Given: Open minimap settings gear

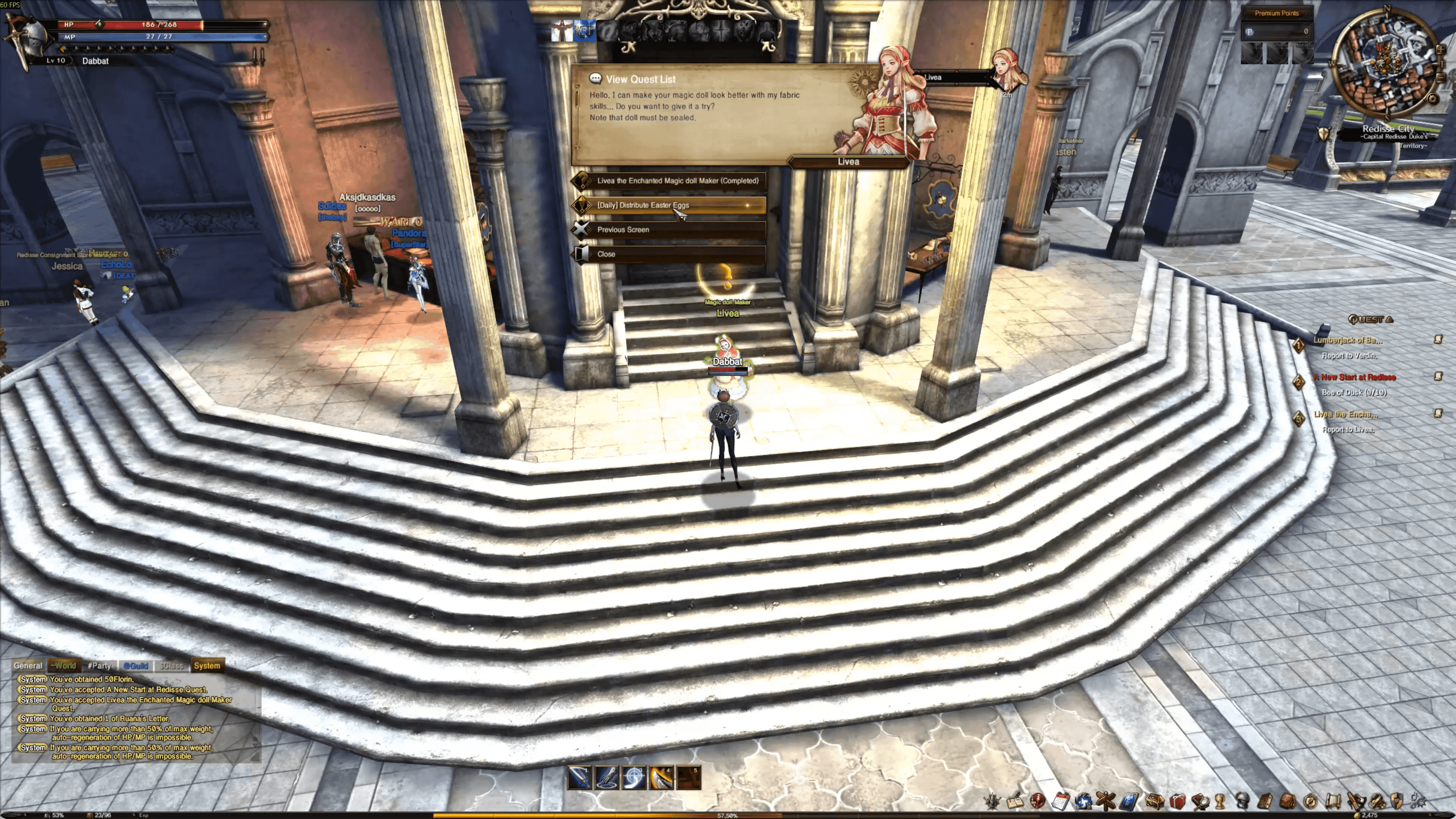Looking at the screenshot, I should [1432, 98].
